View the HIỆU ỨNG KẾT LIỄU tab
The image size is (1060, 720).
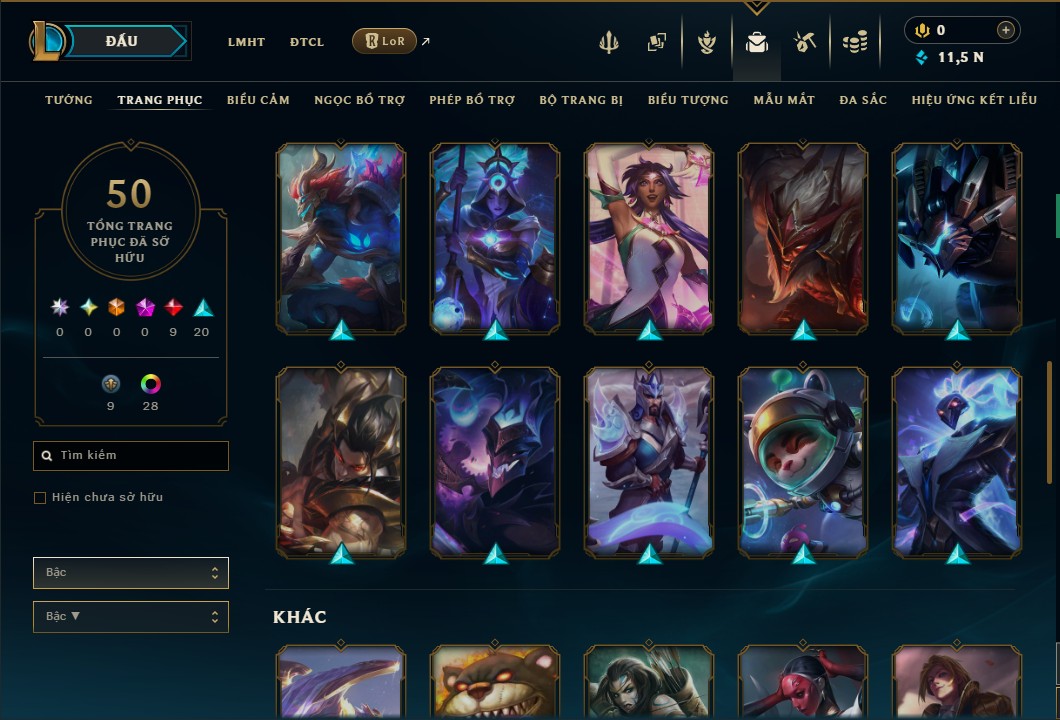974,100
